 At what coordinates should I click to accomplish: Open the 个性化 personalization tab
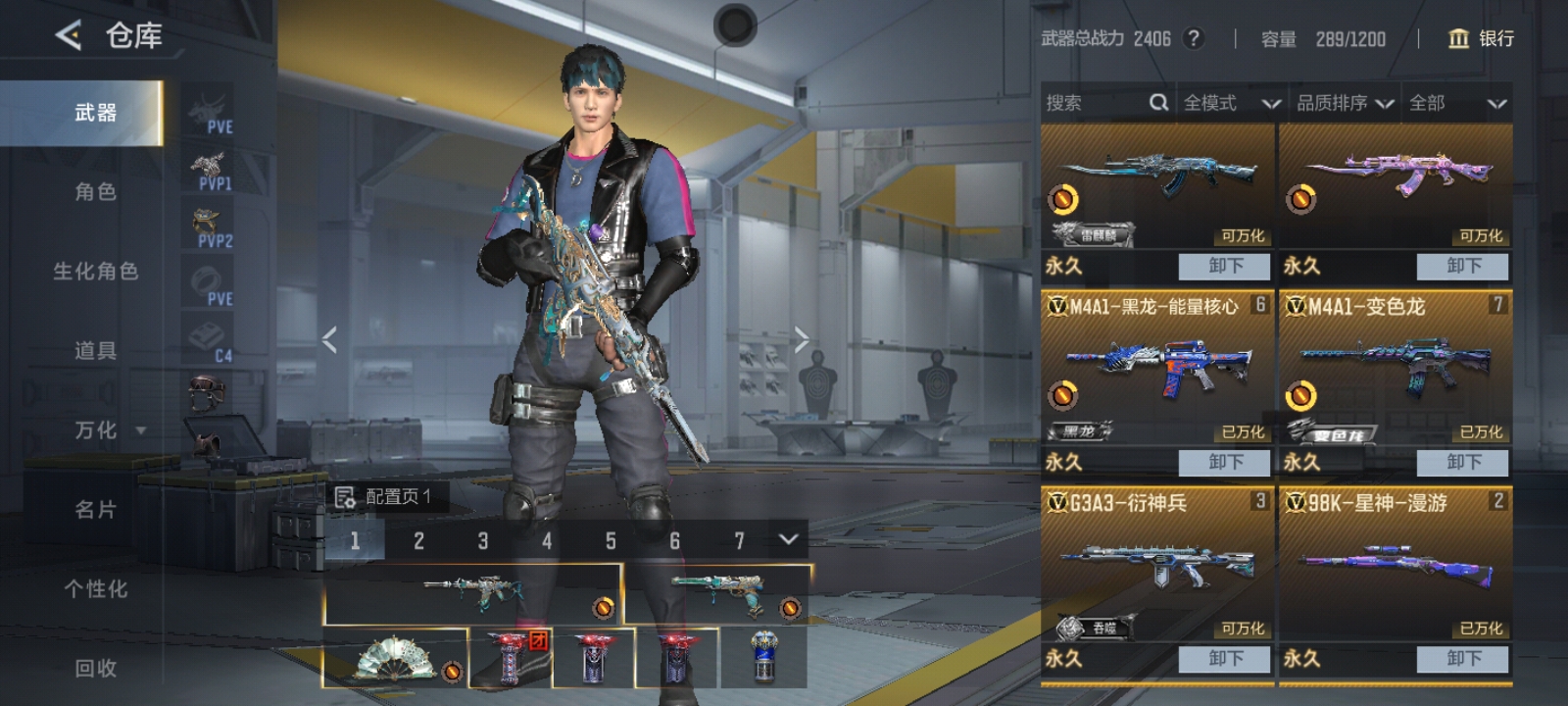[x=95, y=589]
